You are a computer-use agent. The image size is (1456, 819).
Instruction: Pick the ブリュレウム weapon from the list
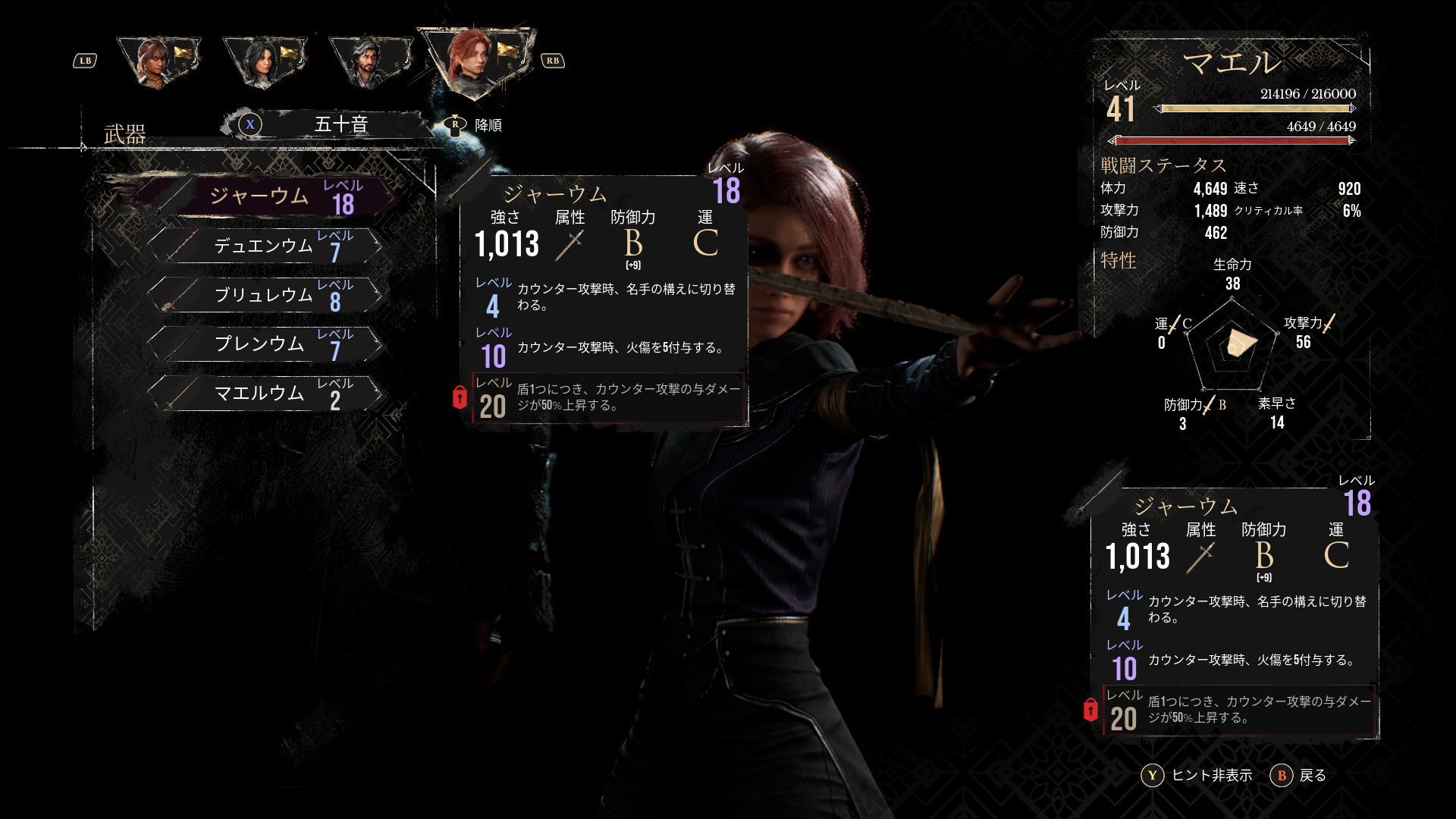pos(265,296)
